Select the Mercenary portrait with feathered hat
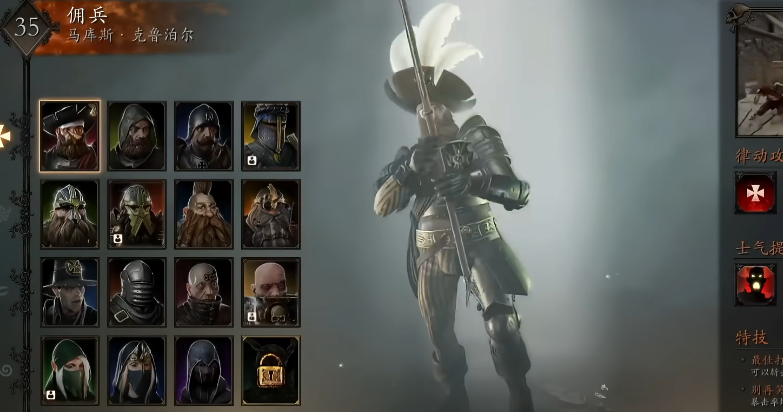The image size is (783, 412). 70,135
